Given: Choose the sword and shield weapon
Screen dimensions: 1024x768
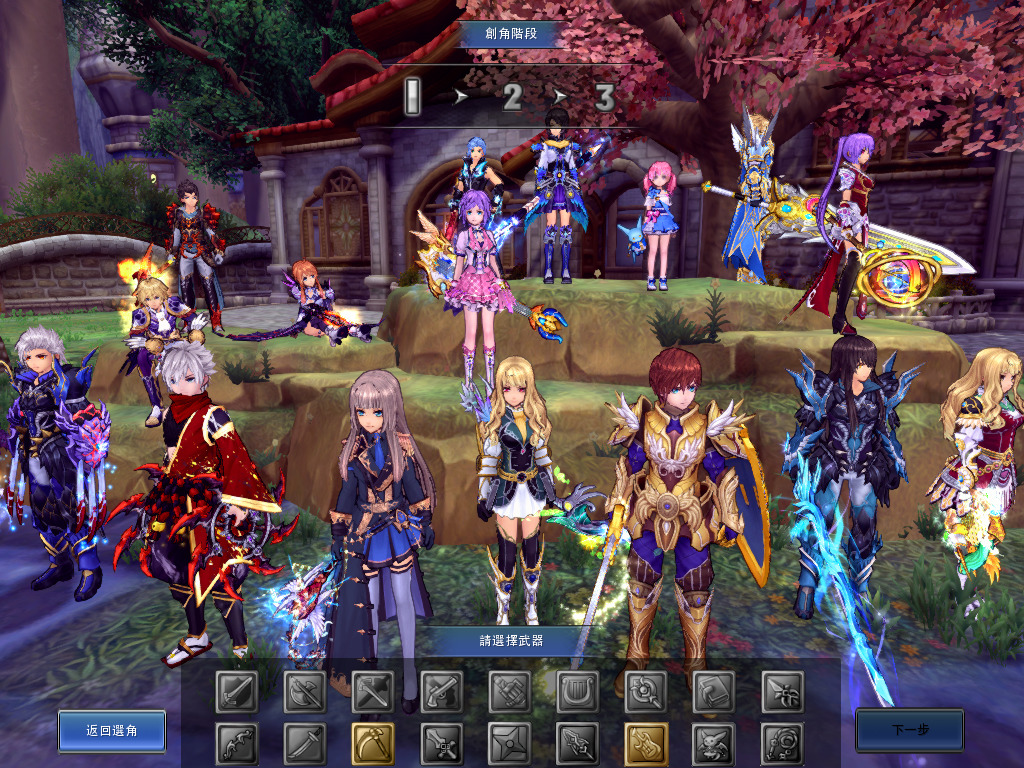Looking at the screenshot, I should (x=237, y=691).
